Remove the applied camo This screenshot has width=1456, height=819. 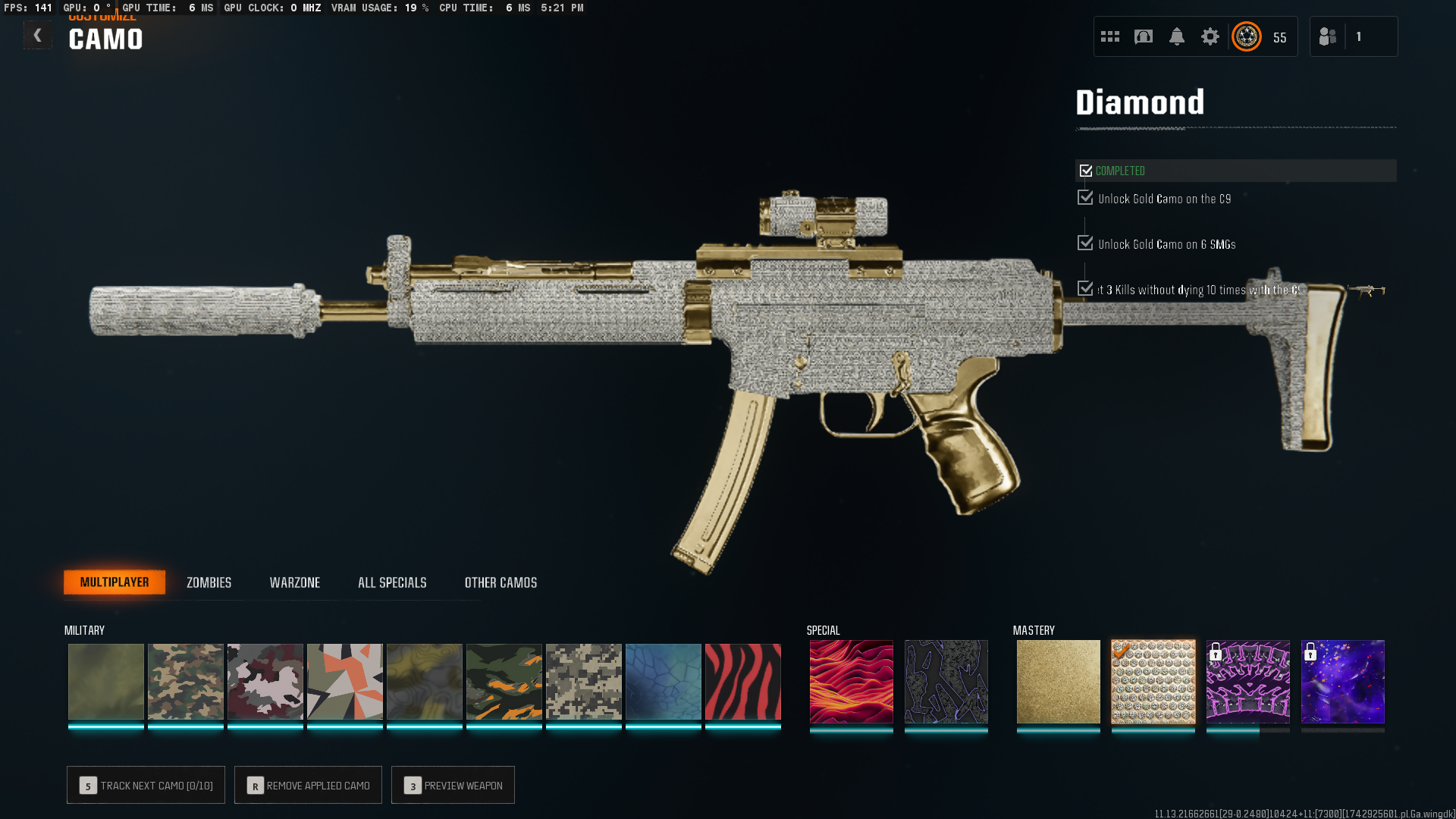[308, 785]
